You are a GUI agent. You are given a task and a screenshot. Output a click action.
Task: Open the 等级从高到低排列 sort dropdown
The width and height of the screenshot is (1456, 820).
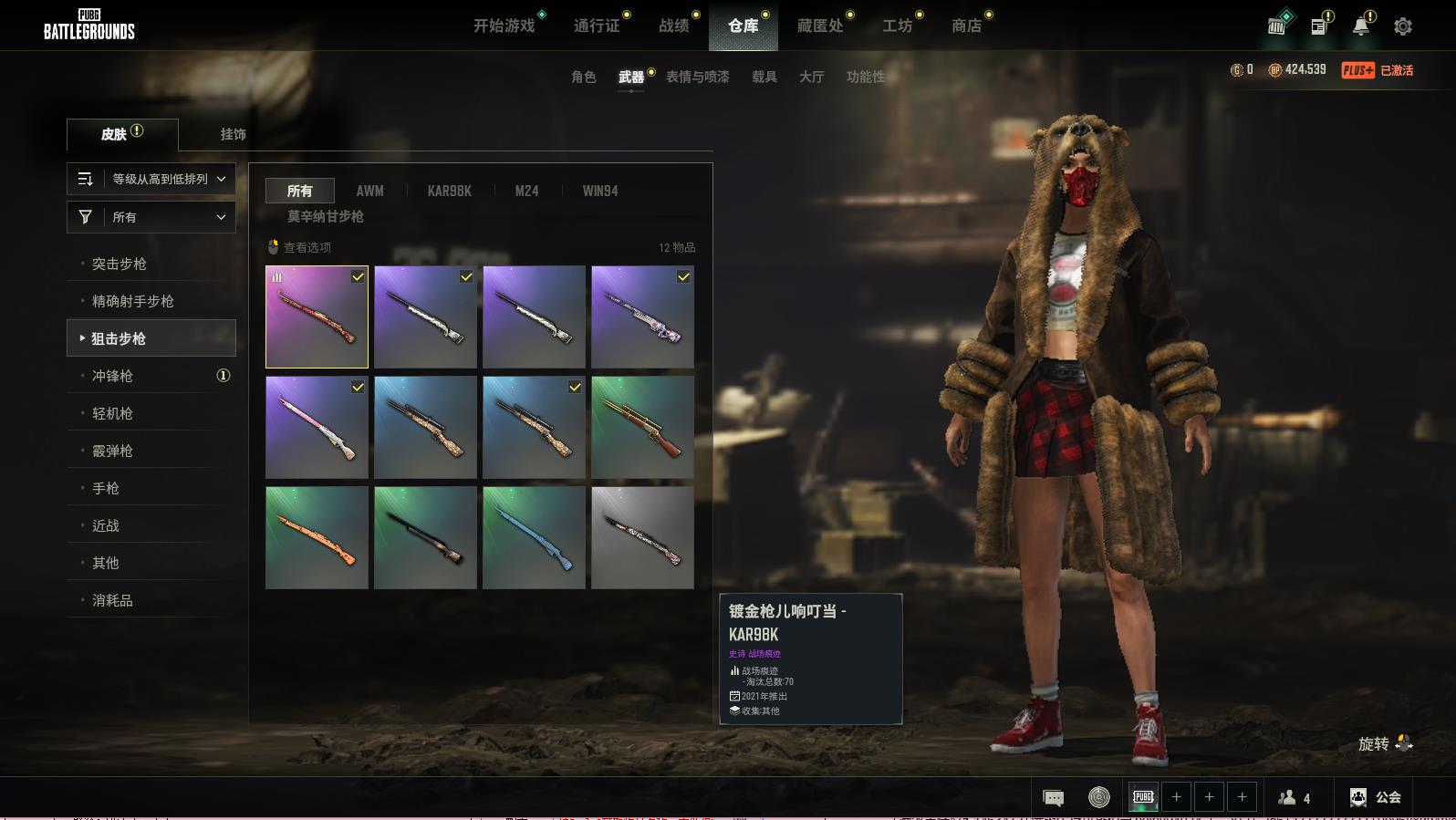151,179
